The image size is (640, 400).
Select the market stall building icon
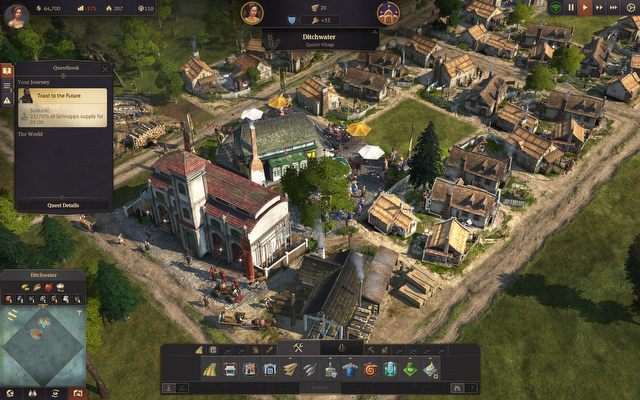(231, 369)
